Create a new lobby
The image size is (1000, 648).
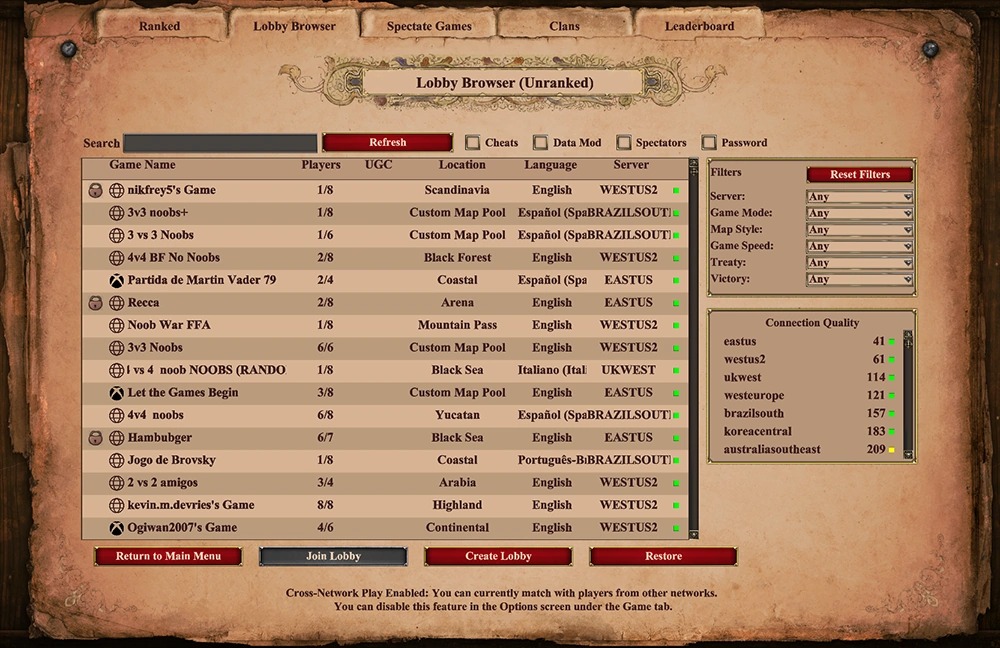point(498,556)
